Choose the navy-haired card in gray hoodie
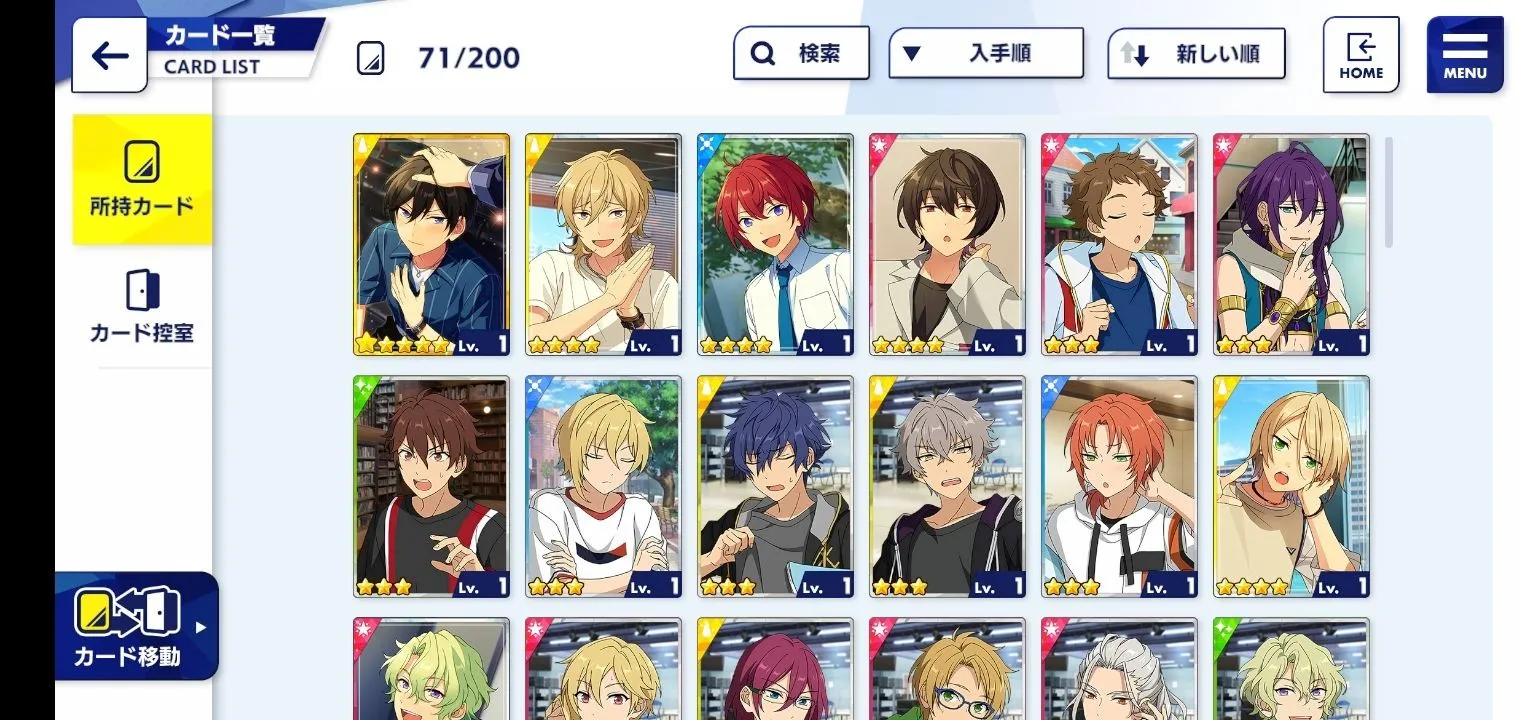This screenshot has height=720, width=1520. [775, 487]
